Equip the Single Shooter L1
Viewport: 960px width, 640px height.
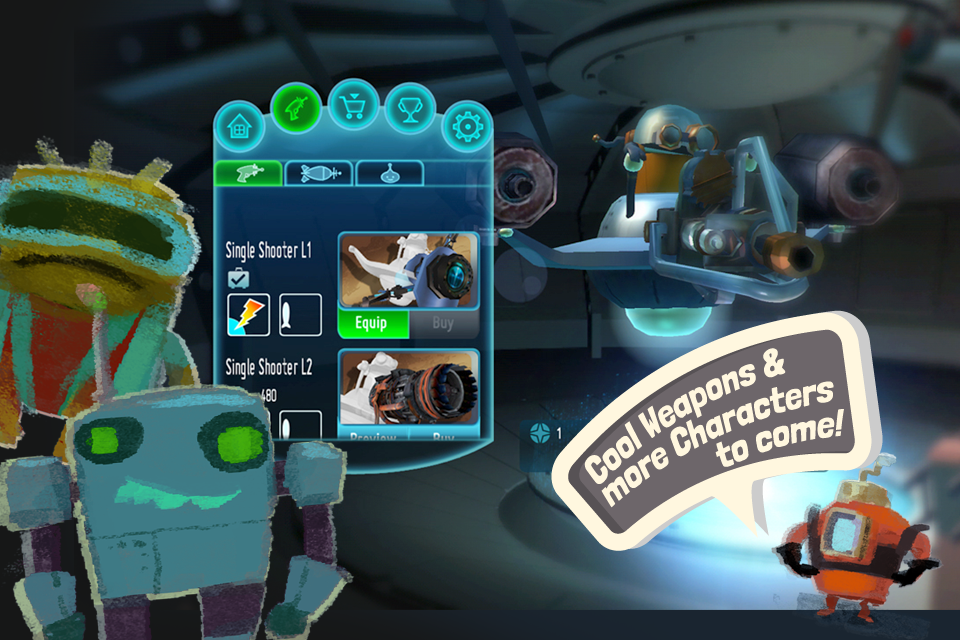click(374, 324)
